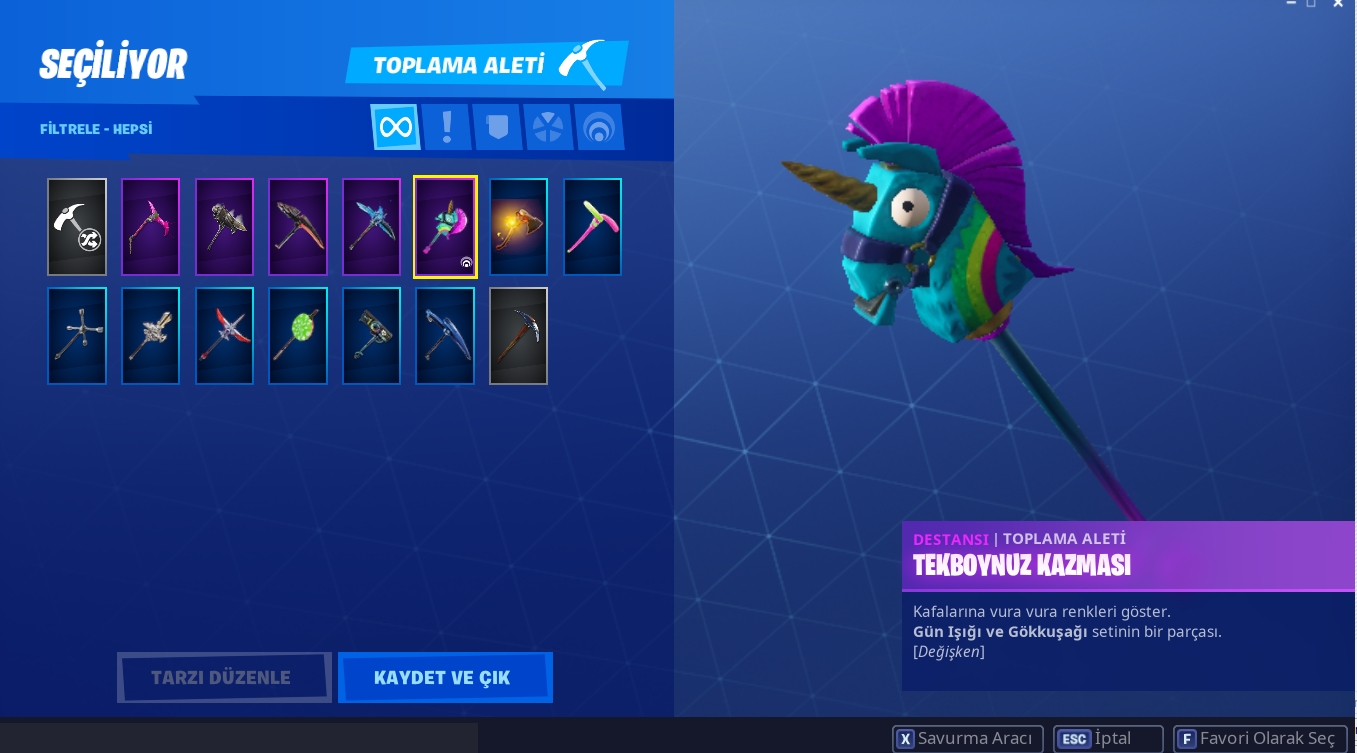1357x753 pixels.
Task: Select the red bladed double axe
Action: pos(224,336)
